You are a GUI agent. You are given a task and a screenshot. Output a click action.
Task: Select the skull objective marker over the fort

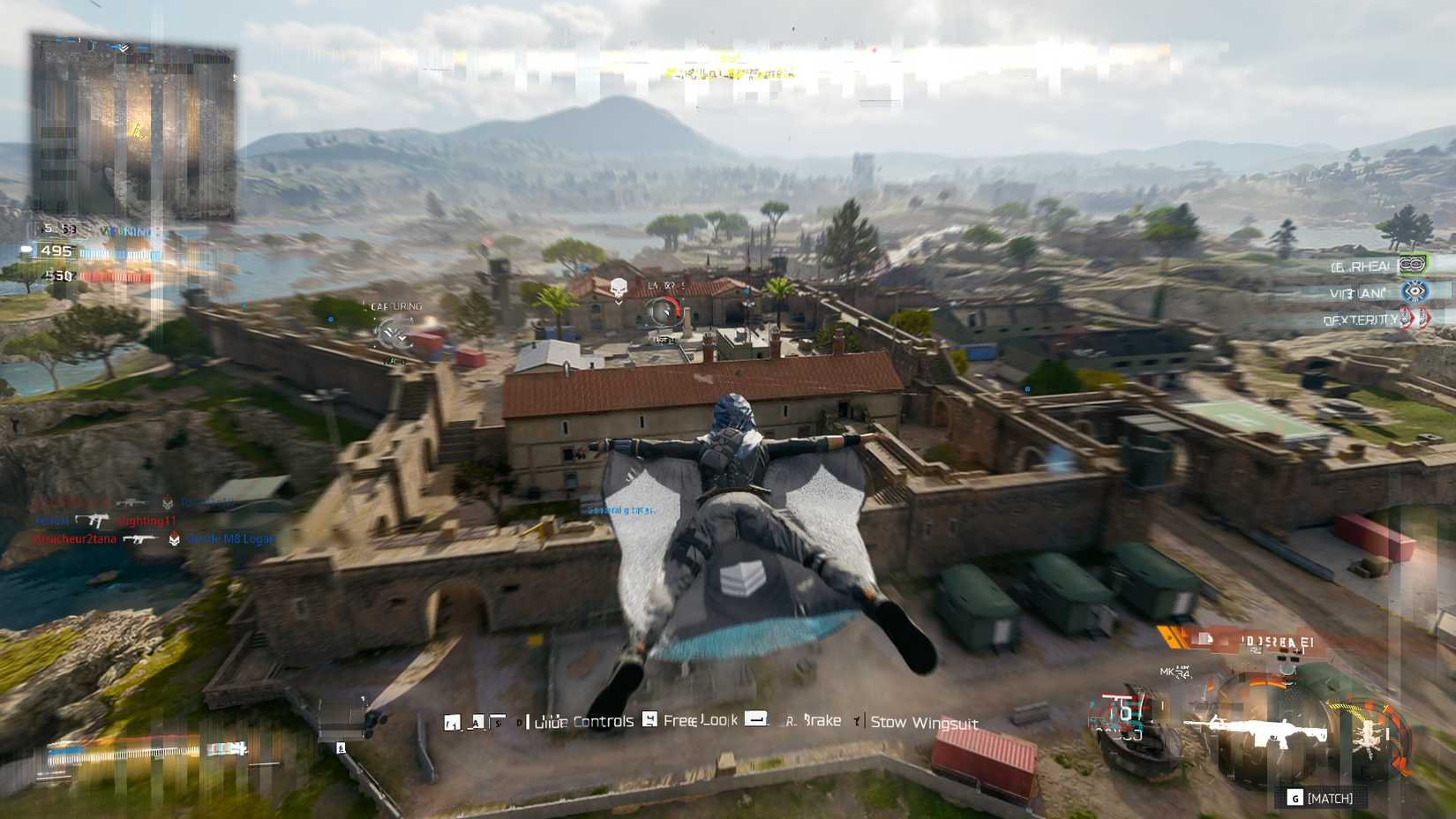[x=619, y=286]
